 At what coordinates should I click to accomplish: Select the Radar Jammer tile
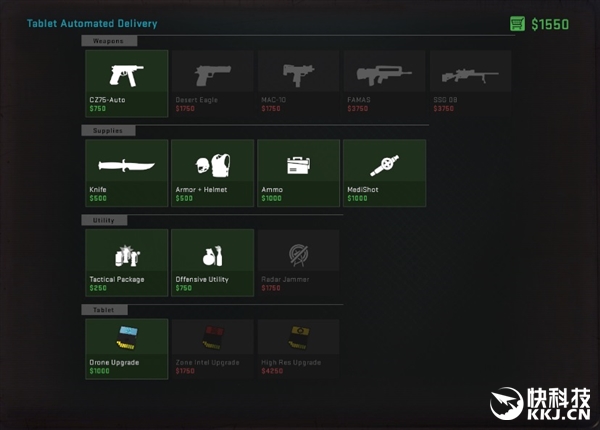[x=298, y=262]
